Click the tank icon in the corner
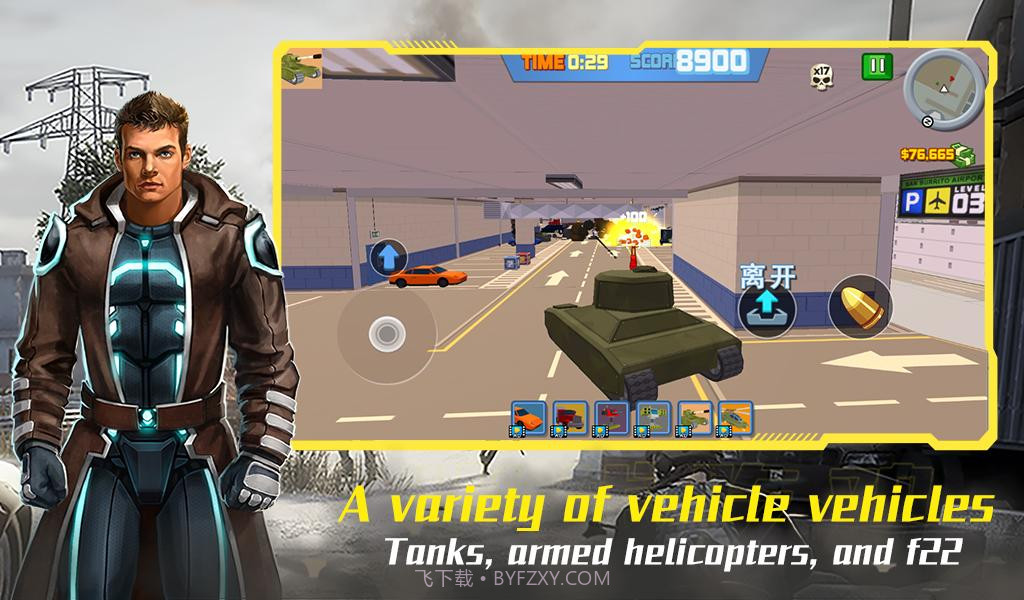This screenshot has height=600, width=1024. [x=301, y=67]
